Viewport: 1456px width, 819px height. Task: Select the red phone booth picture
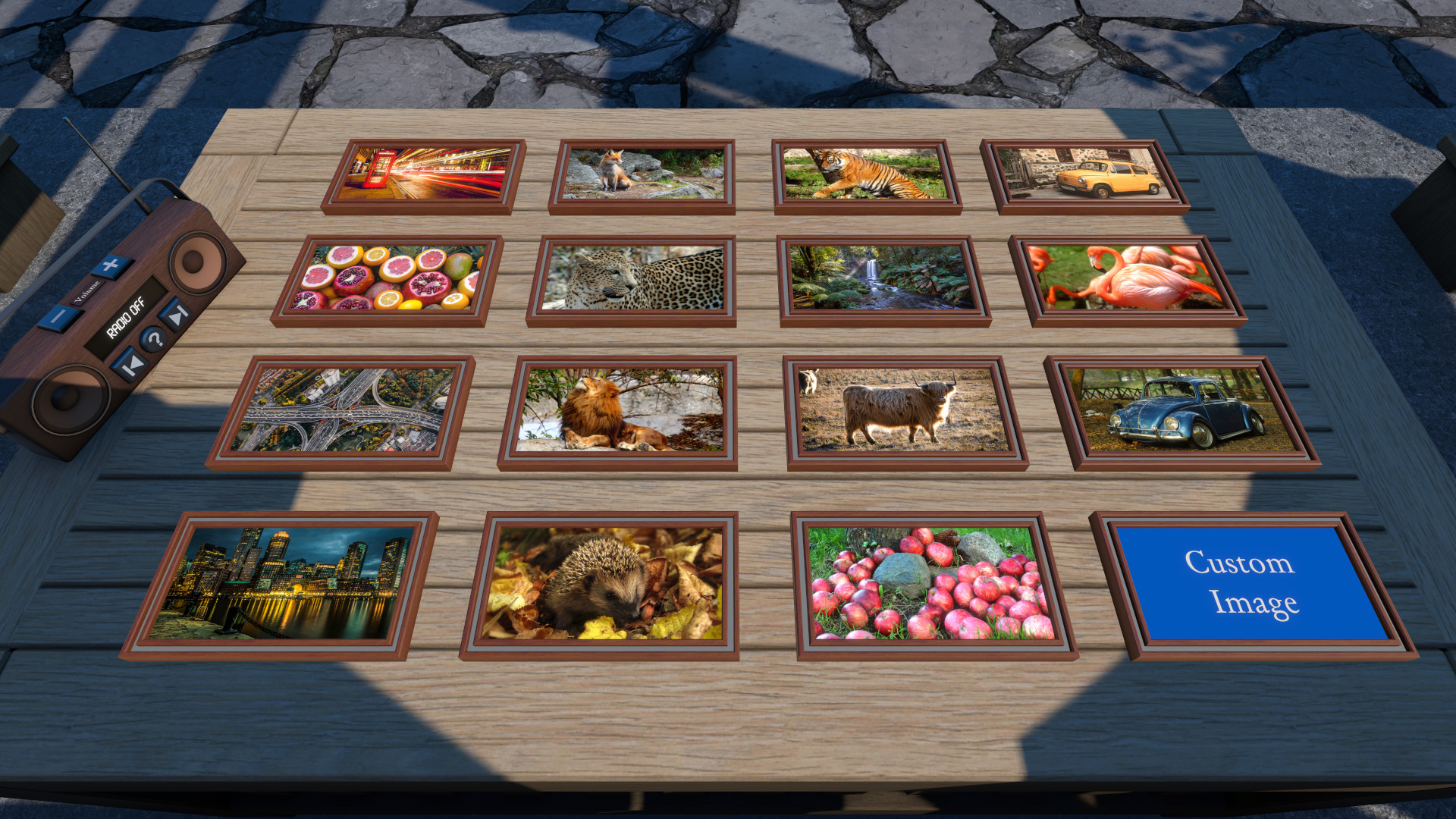pos(425,174)
